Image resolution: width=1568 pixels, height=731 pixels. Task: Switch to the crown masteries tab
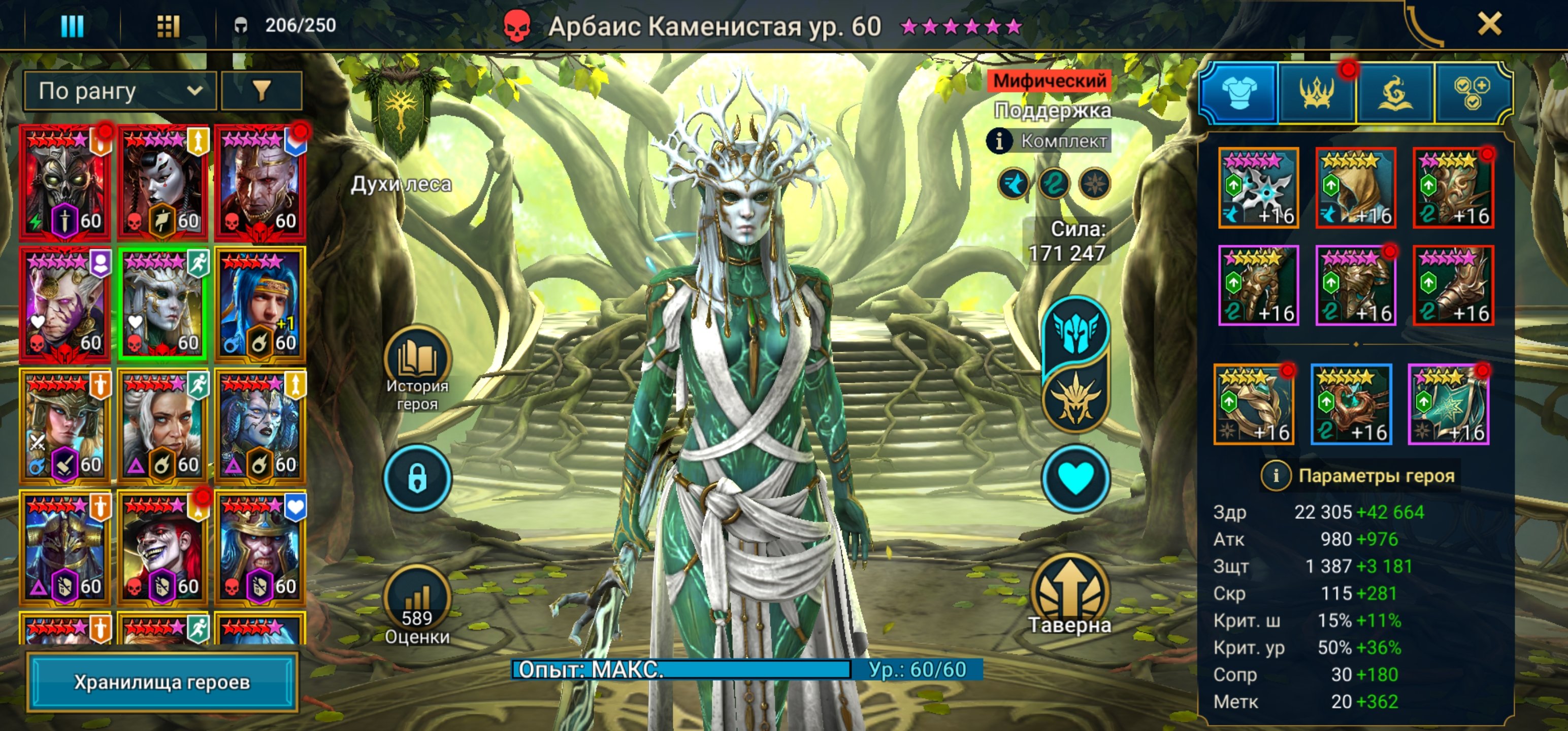[x=1317, y=93]
